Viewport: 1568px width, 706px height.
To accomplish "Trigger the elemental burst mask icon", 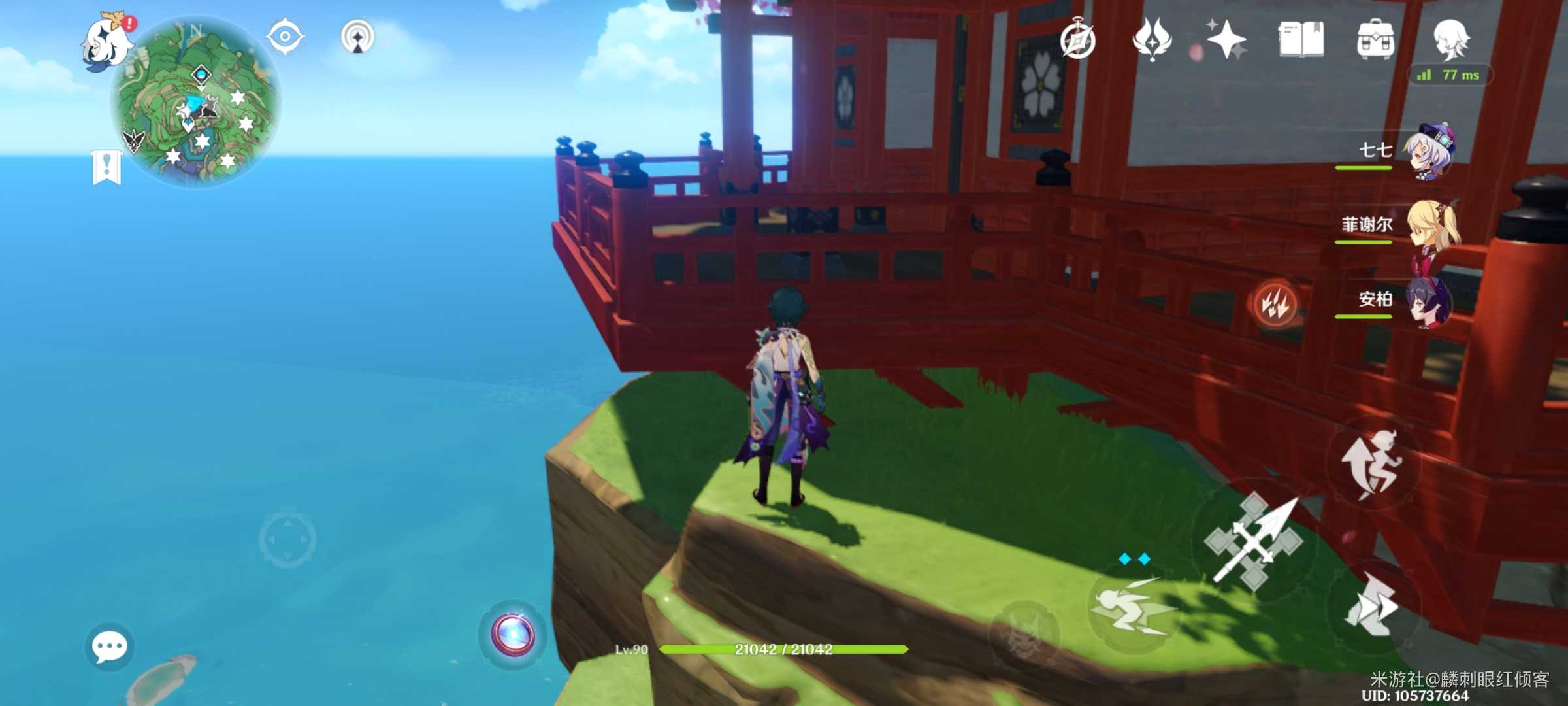I will coord(1024,634).
